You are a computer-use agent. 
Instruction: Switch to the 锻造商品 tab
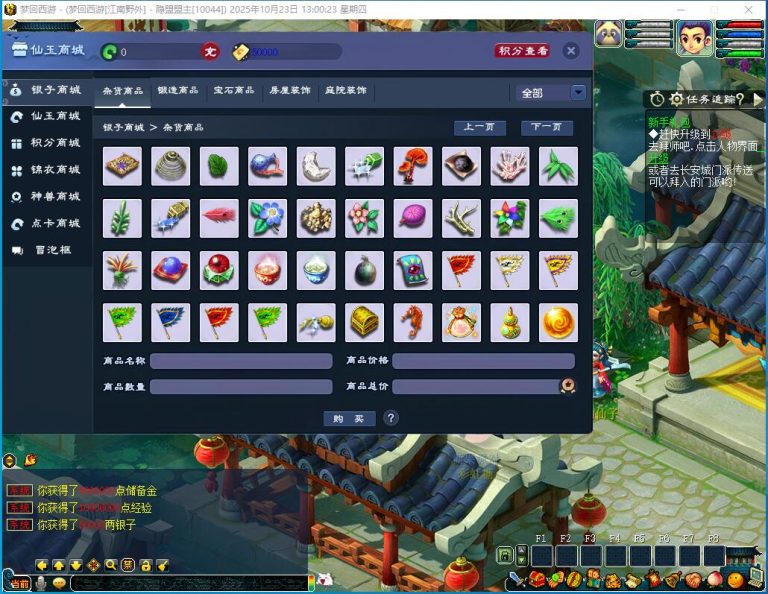pos(178,91)
